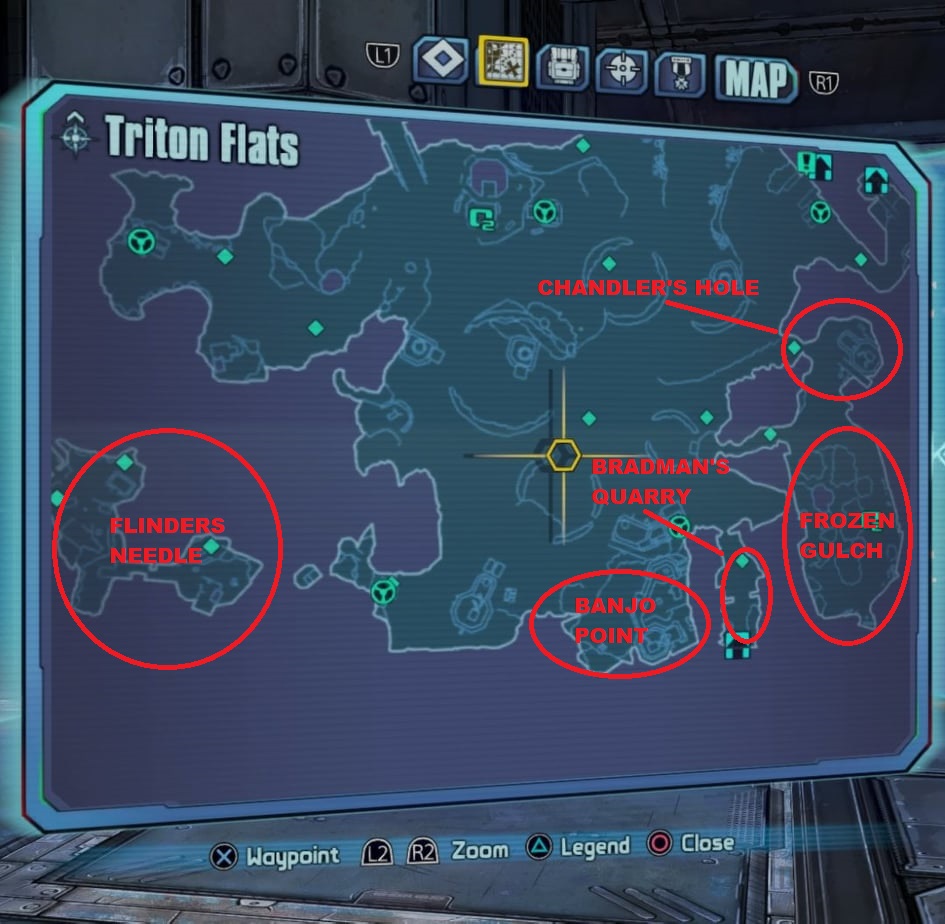Click the exclamation mark mission marker
Viewport: 945px width, 924px height.
pyautogui.click(x=807, y=162)
